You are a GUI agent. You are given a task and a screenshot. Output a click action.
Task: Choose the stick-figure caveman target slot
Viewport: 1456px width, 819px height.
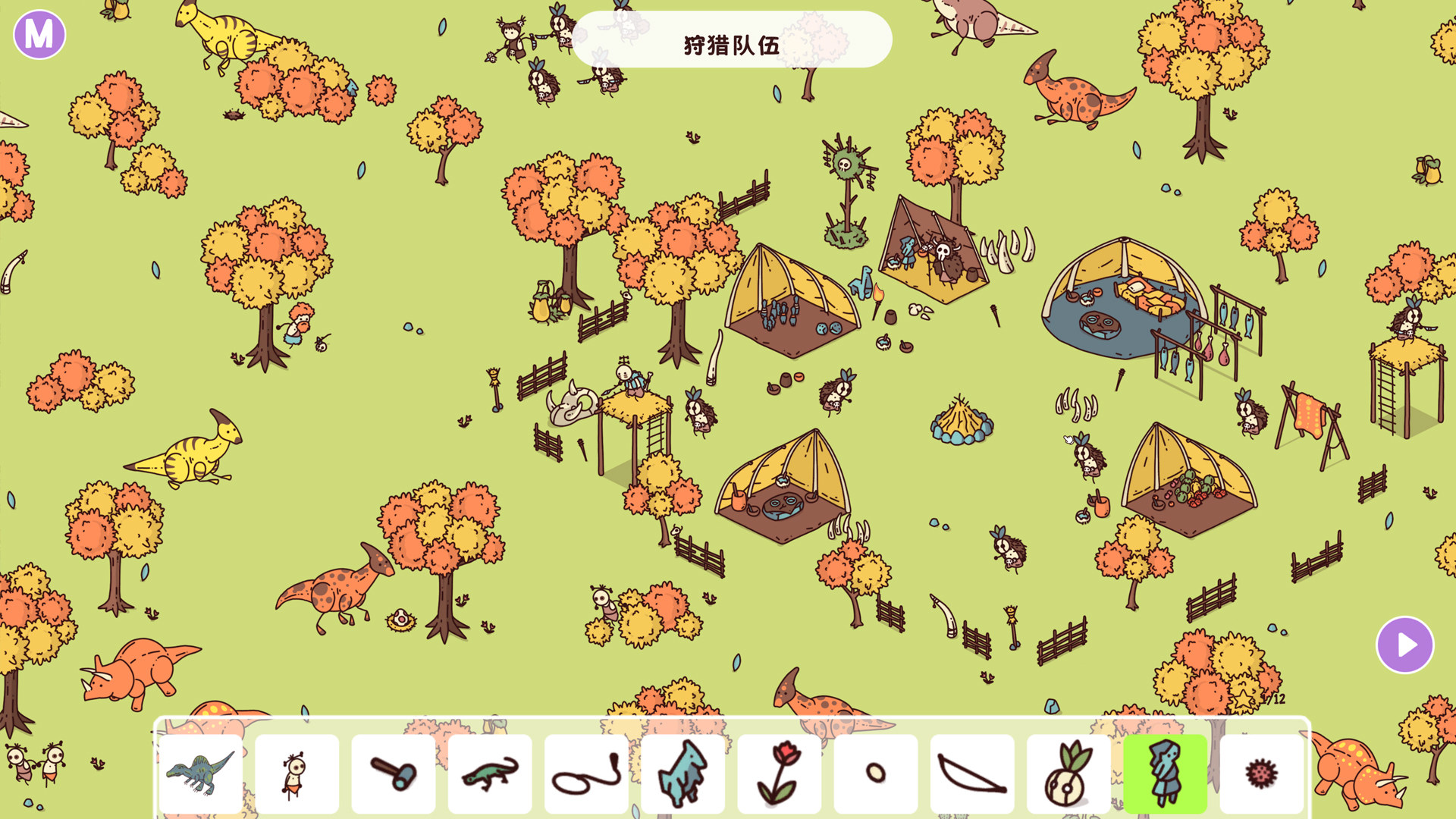pyautogui.click(x=297, y=773)
